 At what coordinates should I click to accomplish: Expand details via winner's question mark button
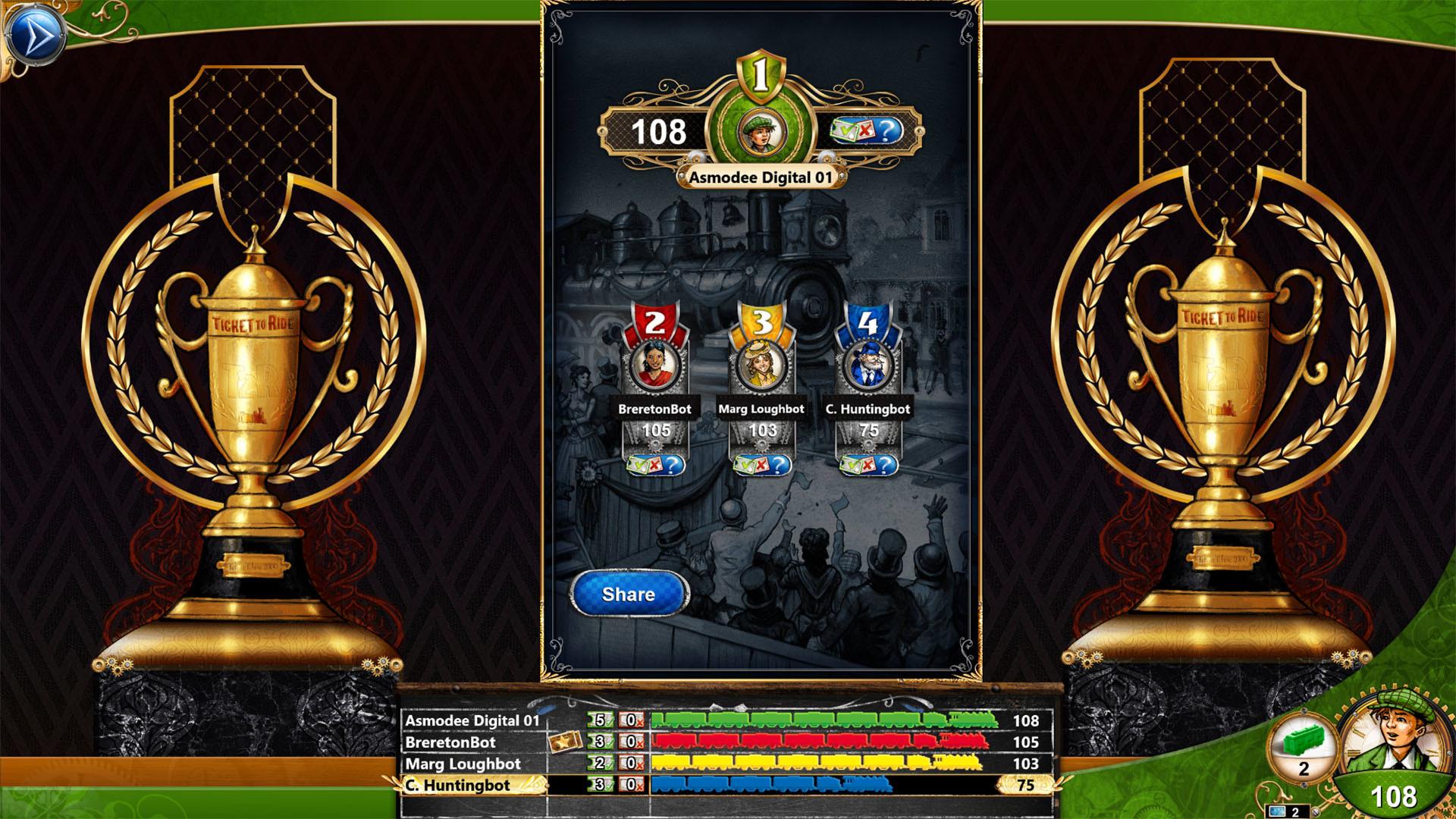point(886,131)
